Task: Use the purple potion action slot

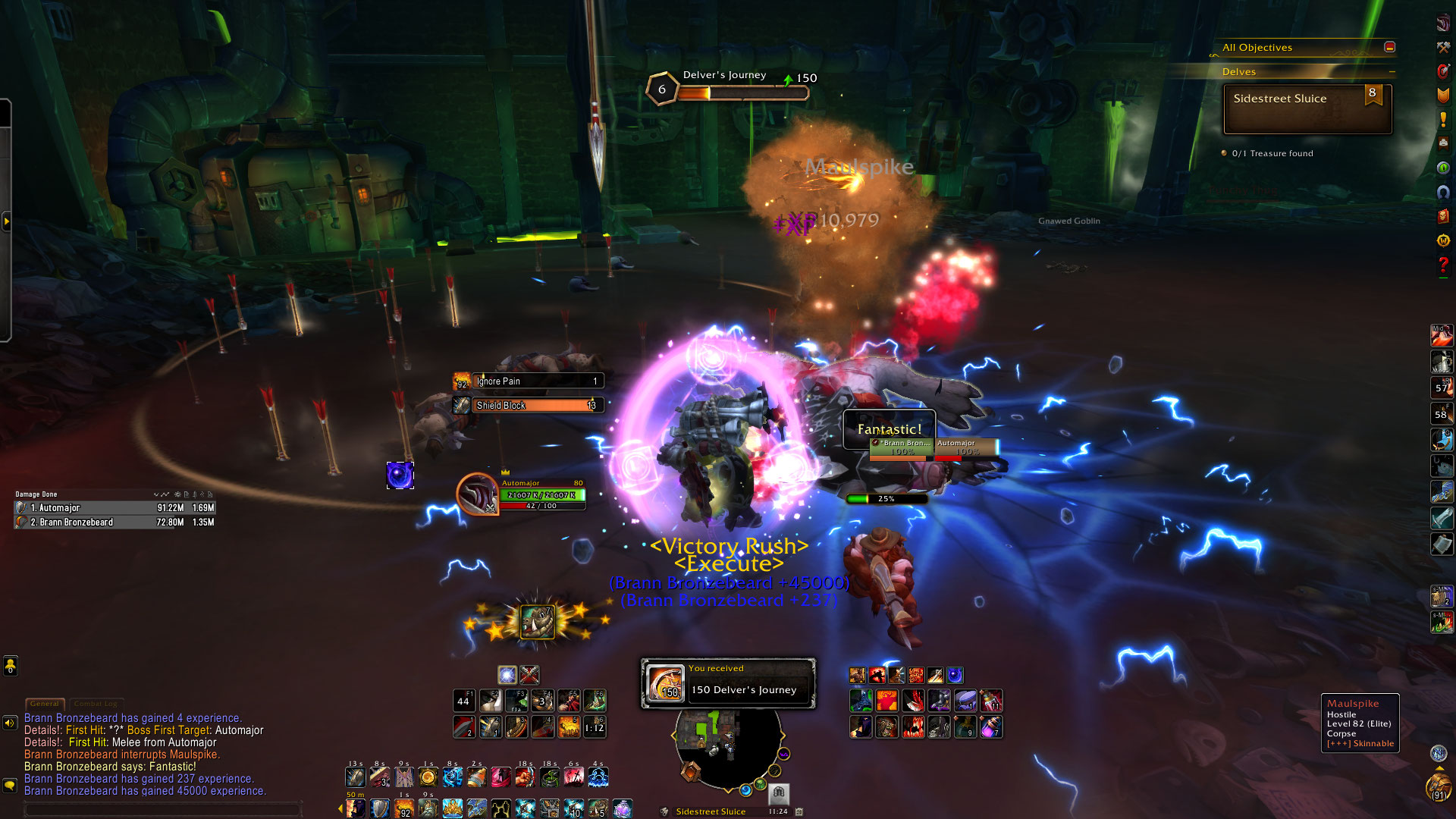Action: click(991, 728)
